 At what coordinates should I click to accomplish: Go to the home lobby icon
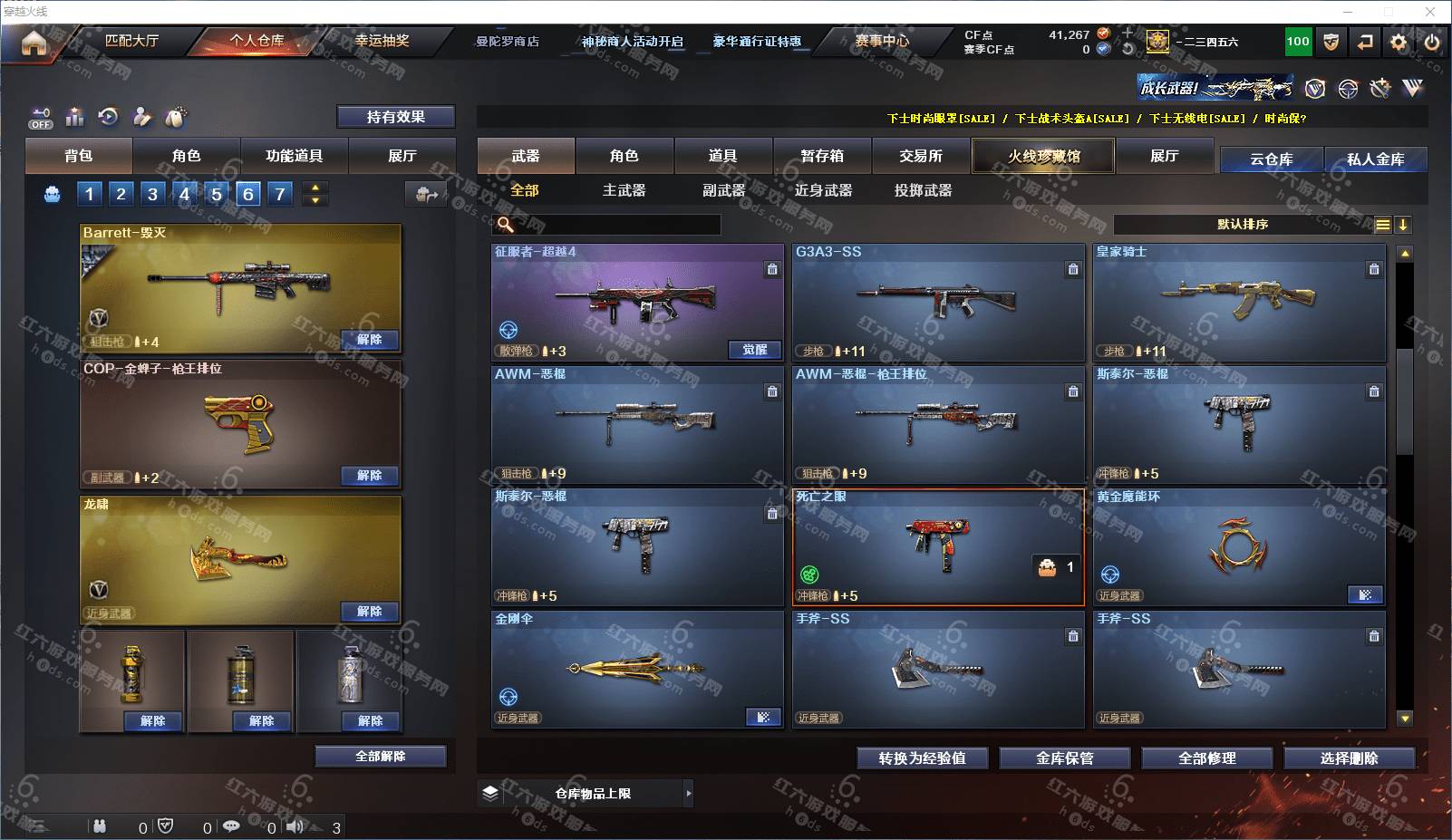[34, 43]
